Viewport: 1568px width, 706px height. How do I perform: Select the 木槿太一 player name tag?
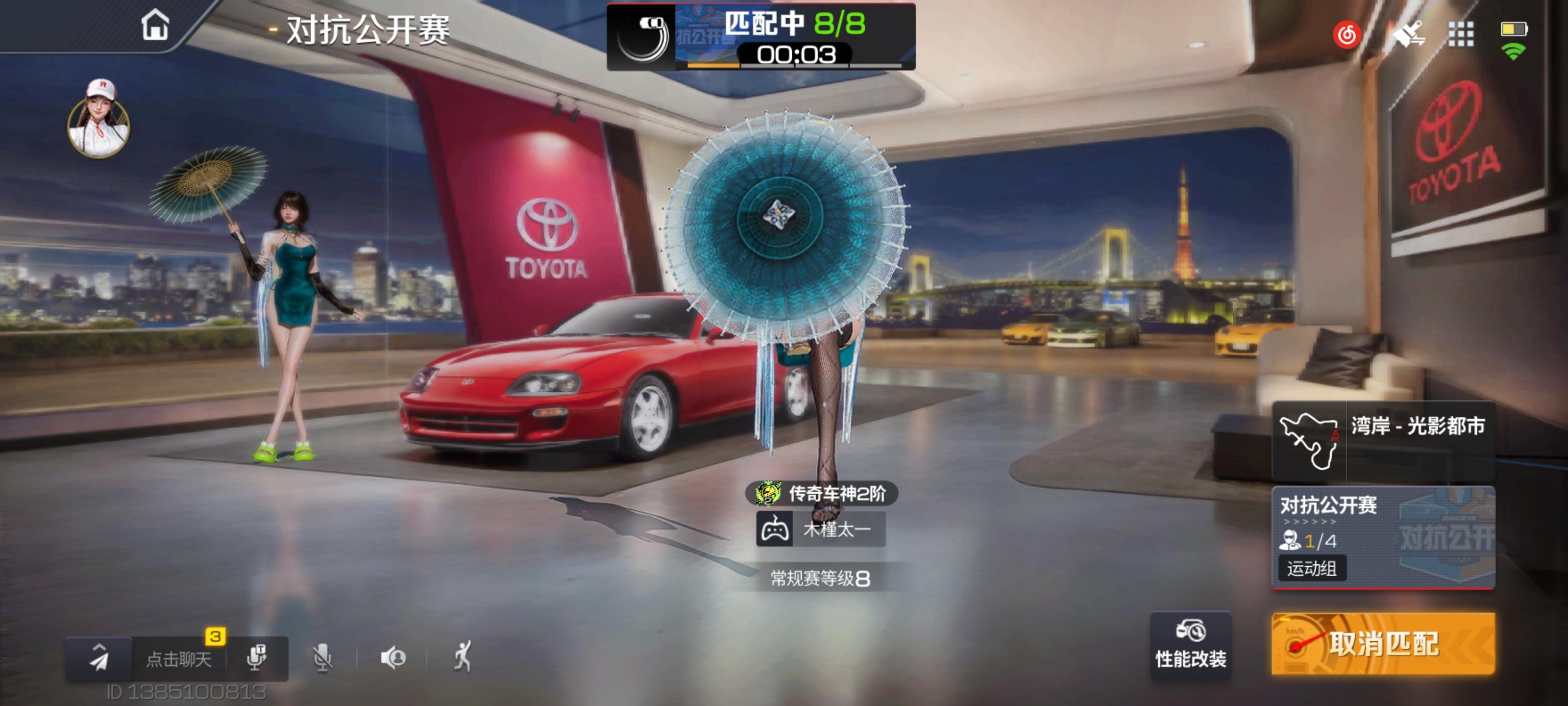821,529
